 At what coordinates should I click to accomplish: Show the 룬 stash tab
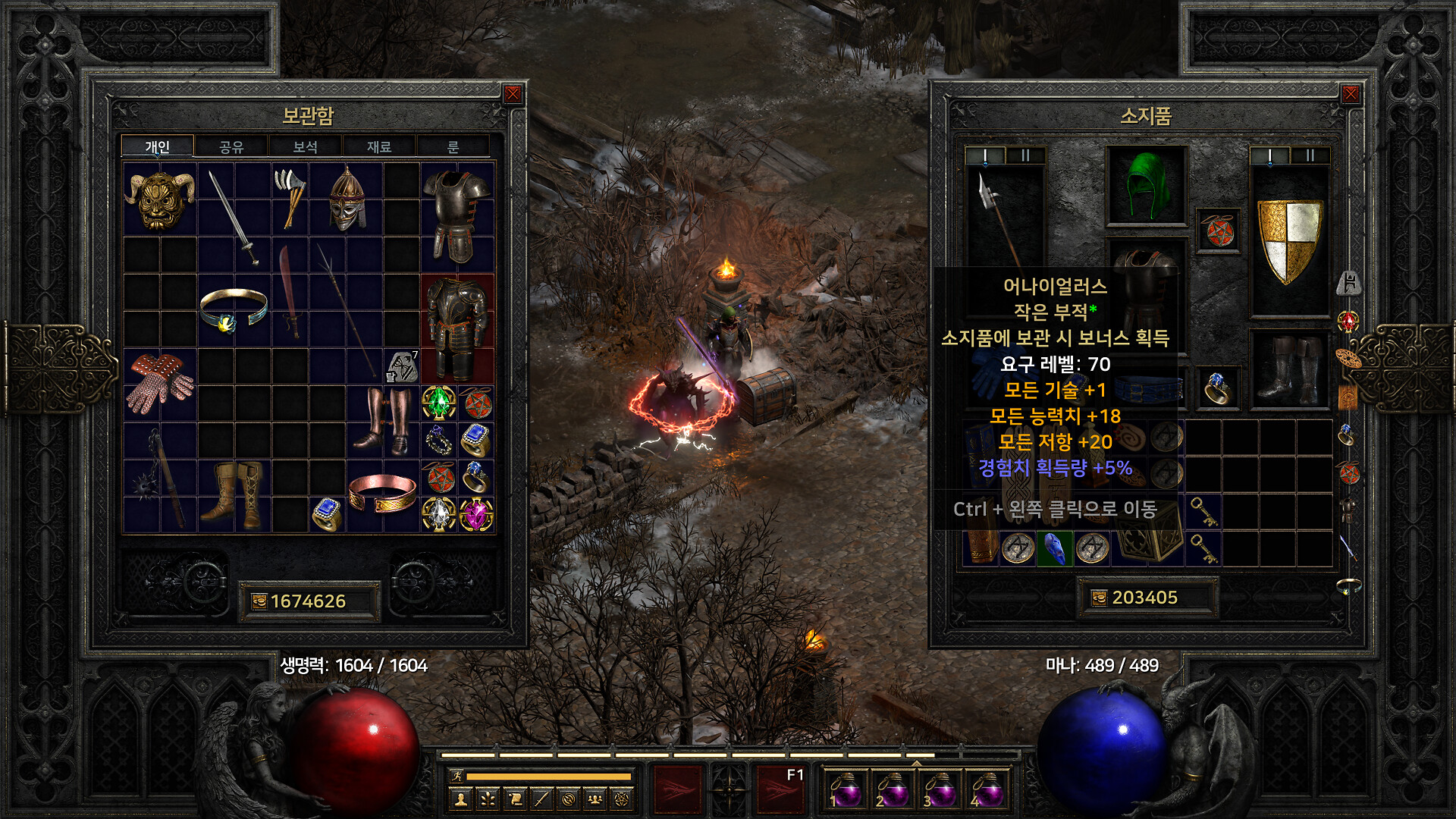(x=453, y=146)
